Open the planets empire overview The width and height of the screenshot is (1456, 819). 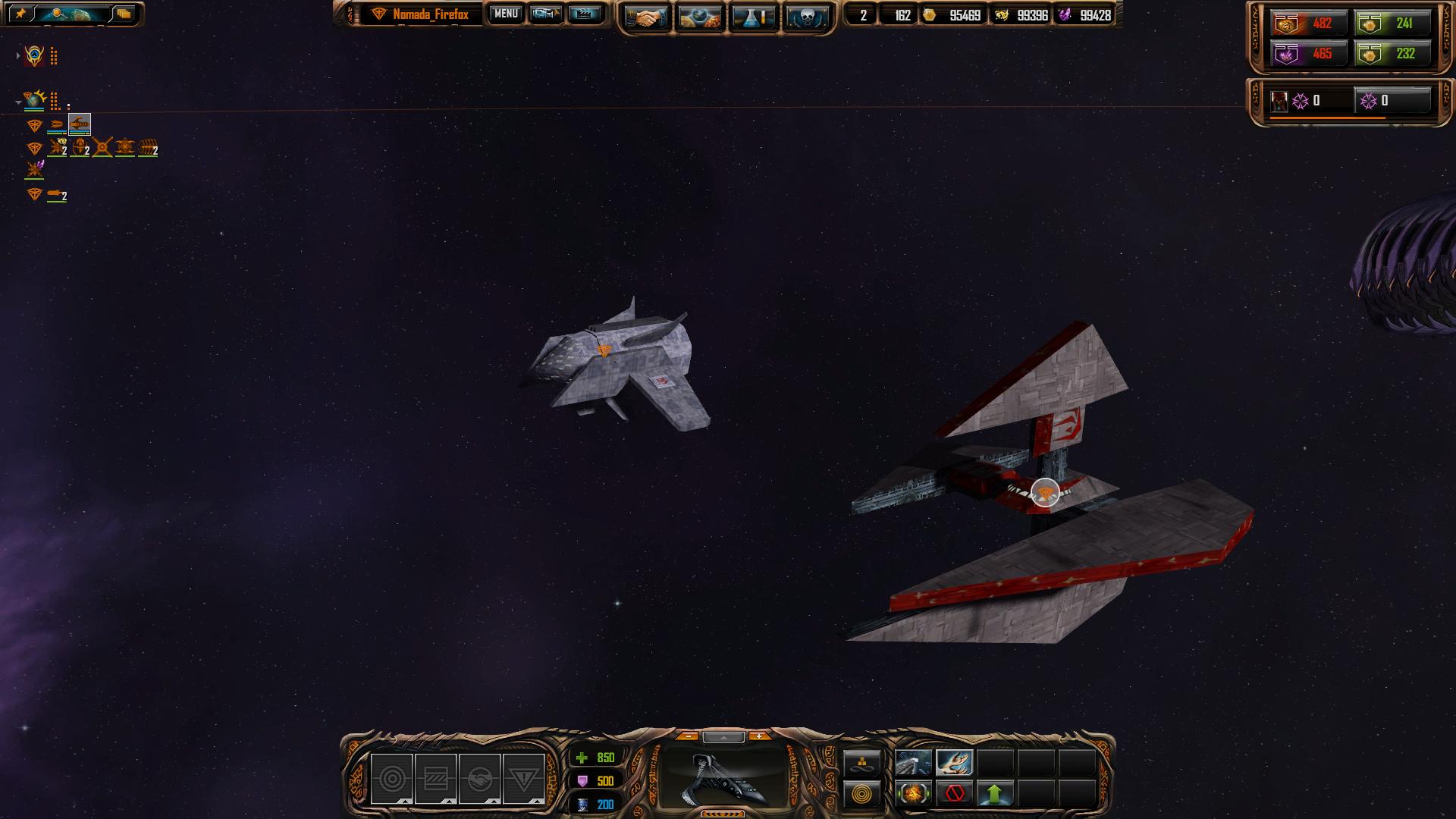(x=699, y=17)
